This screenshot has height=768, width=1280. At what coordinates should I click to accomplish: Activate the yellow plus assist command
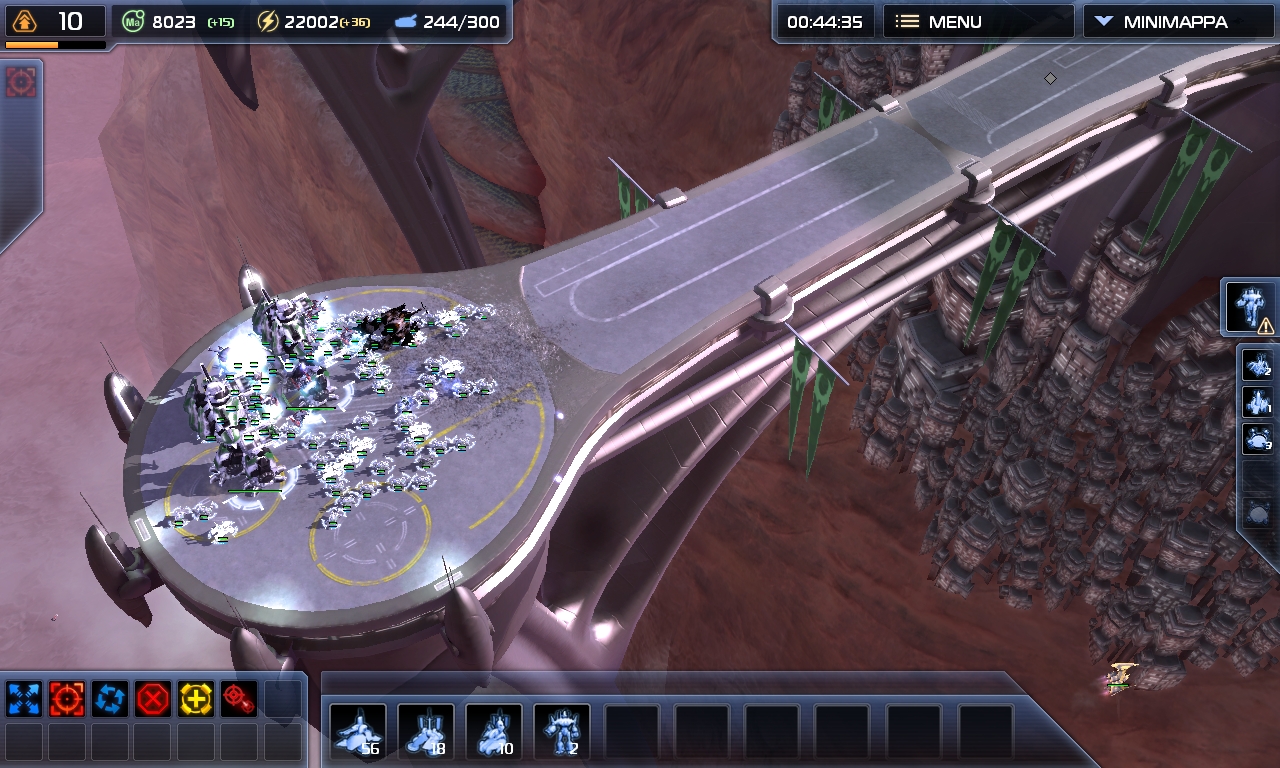pos(196,699)
